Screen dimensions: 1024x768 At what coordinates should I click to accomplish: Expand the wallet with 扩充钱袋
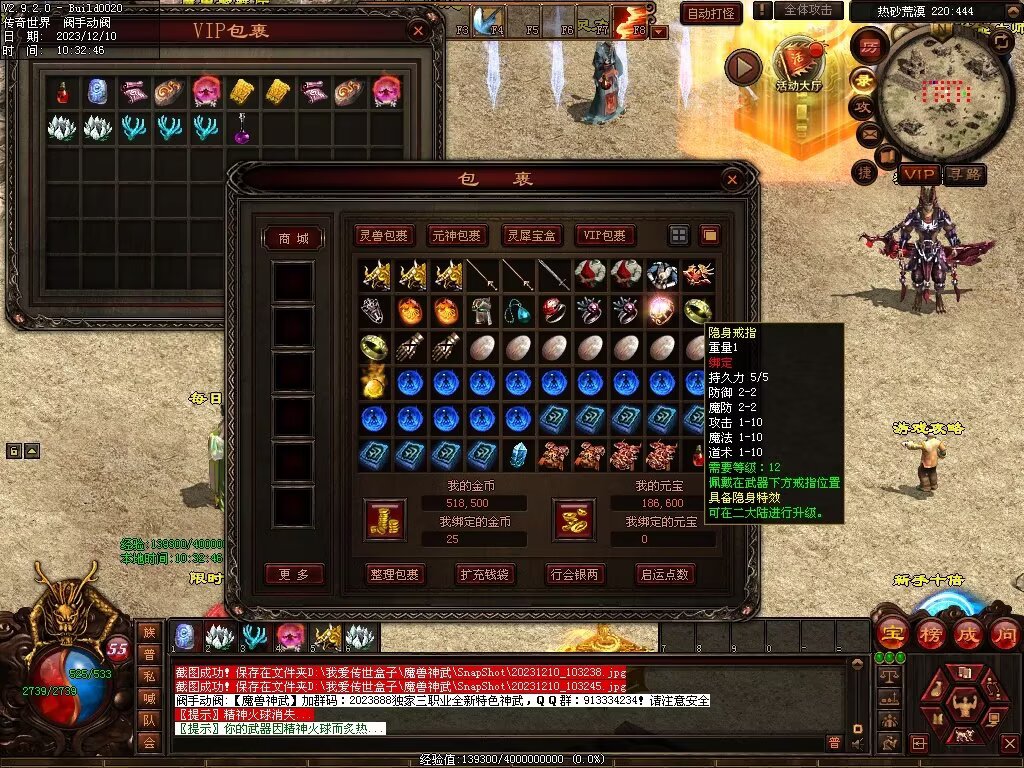pos(485,574)
